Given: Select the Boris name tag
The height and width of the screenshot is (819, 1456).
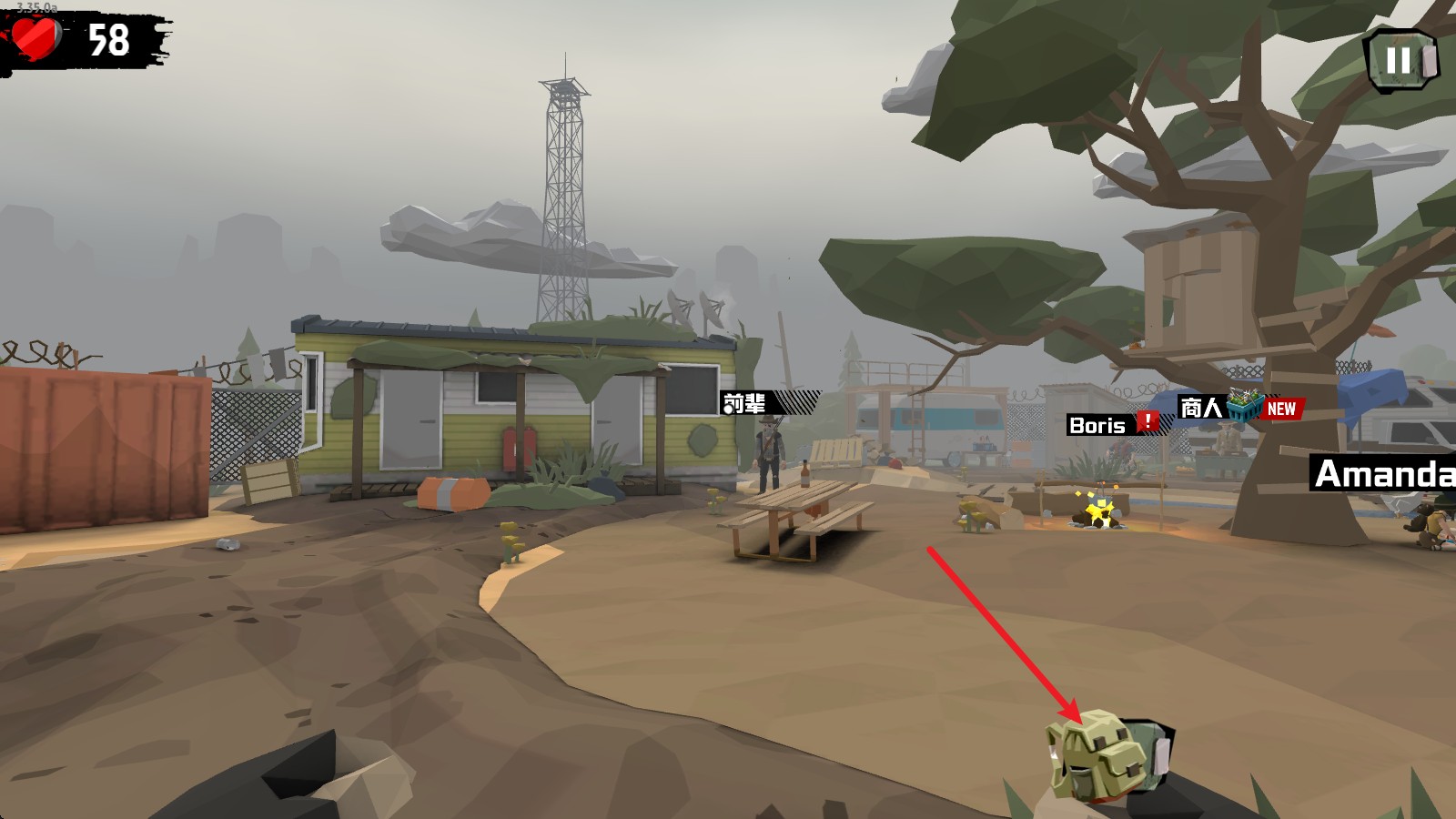Looking at the screenshot, I should tap(1110, 424).
